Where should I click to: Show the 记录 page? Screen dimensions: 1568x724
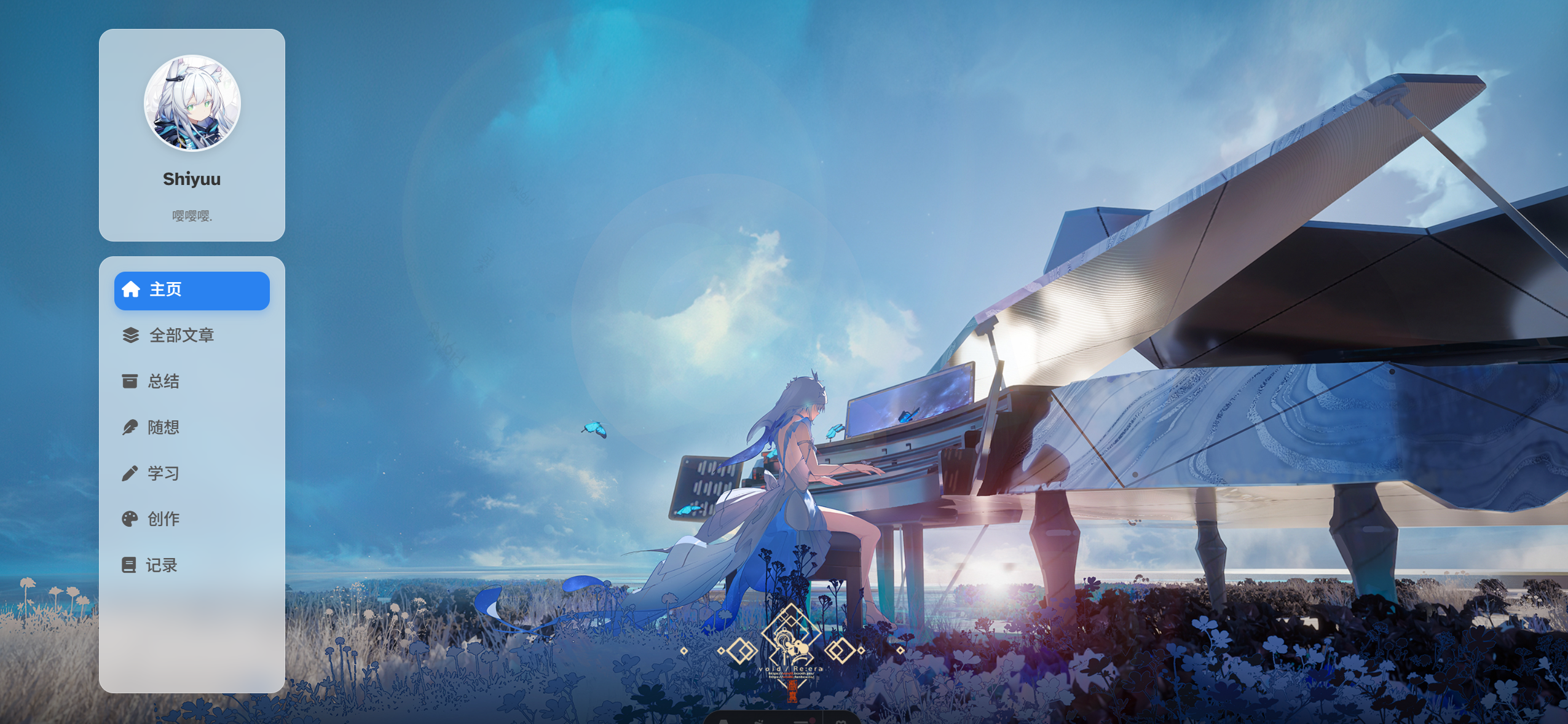161,565
